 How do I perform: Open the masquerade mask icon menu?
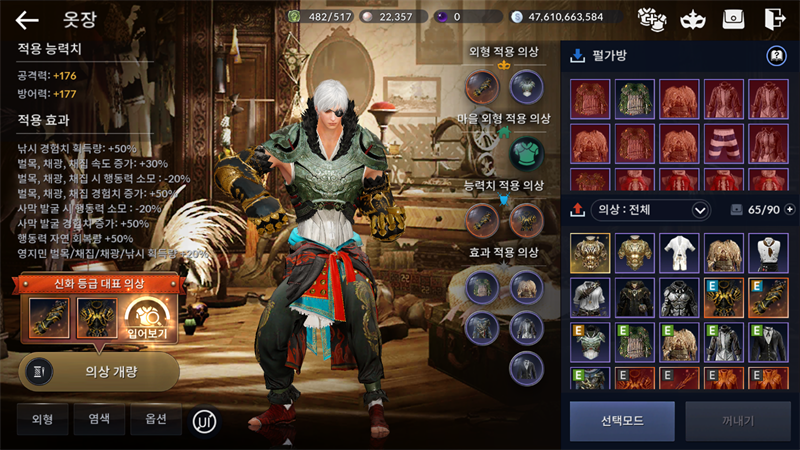click(x=690, y=19)
